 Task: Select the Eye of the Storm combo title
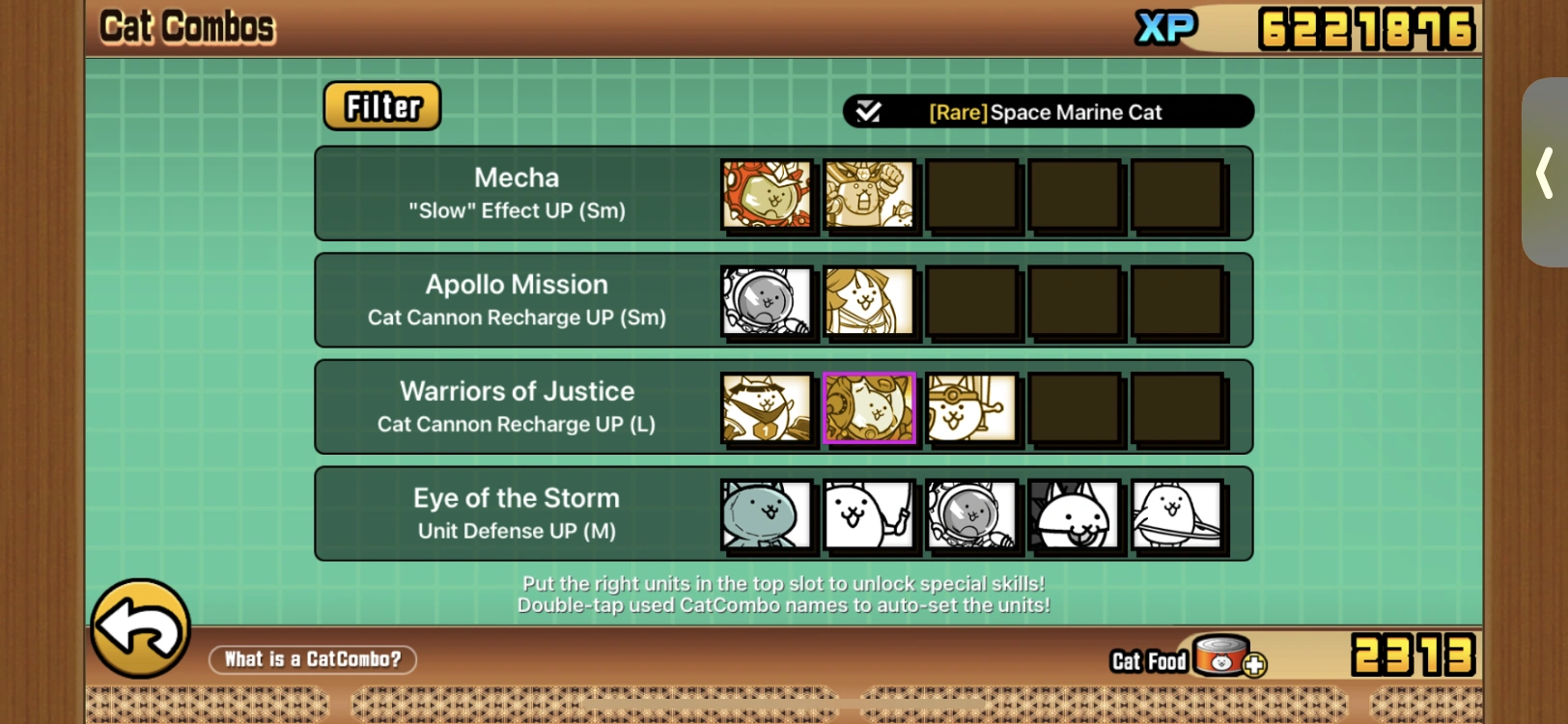[x=518, y=498]
